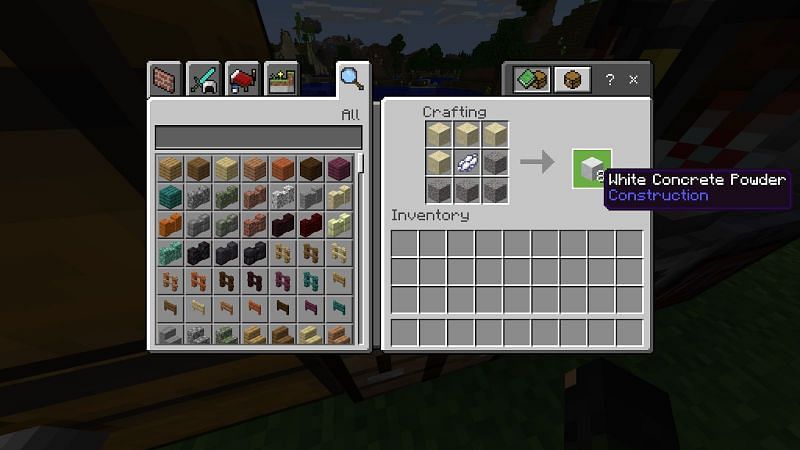Open help with the question mark button

[610, 80]
